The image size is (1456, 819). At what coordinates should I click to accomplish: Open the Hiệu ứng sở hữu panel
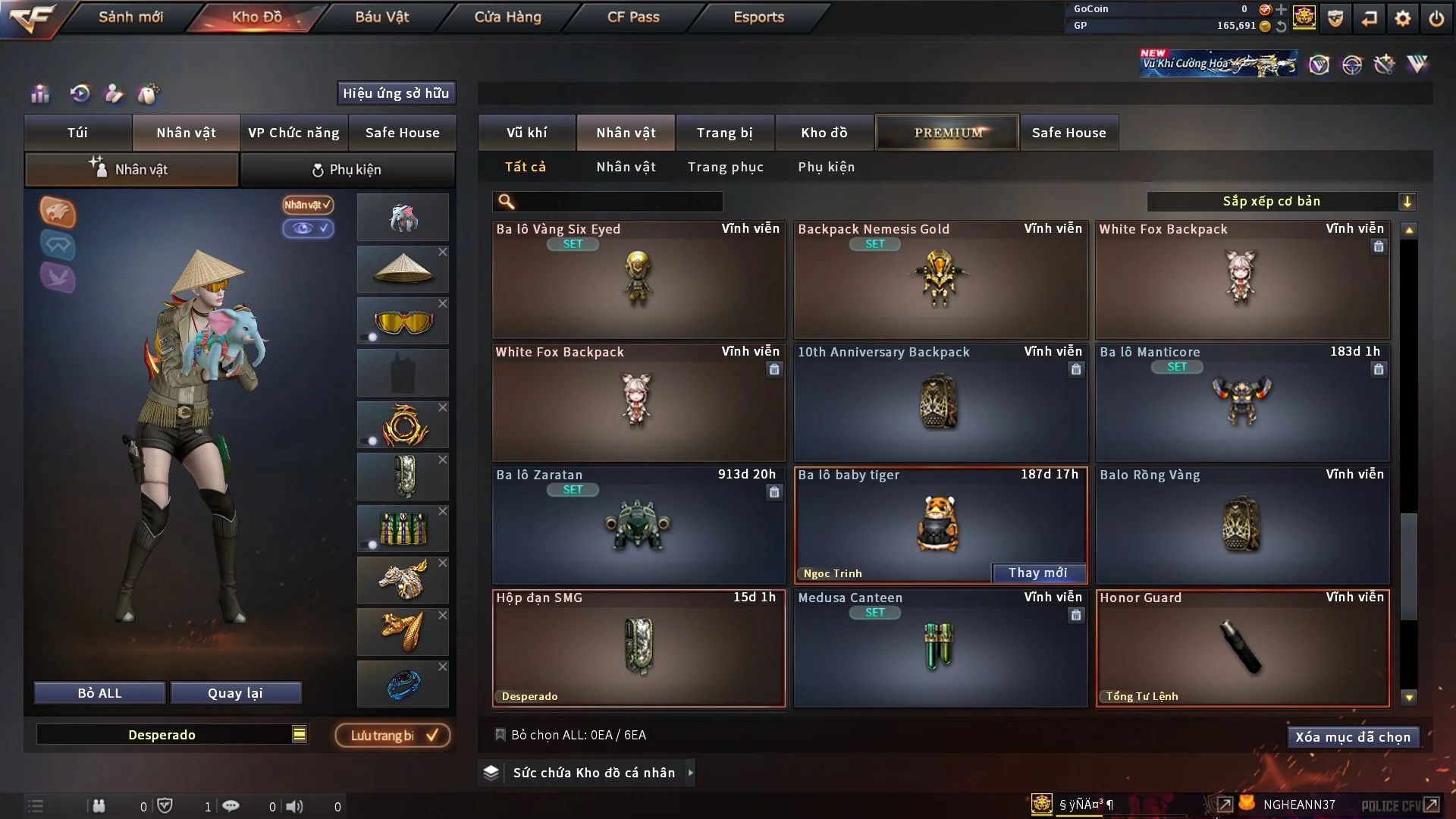pyautogui.click(x=396, y=93)
